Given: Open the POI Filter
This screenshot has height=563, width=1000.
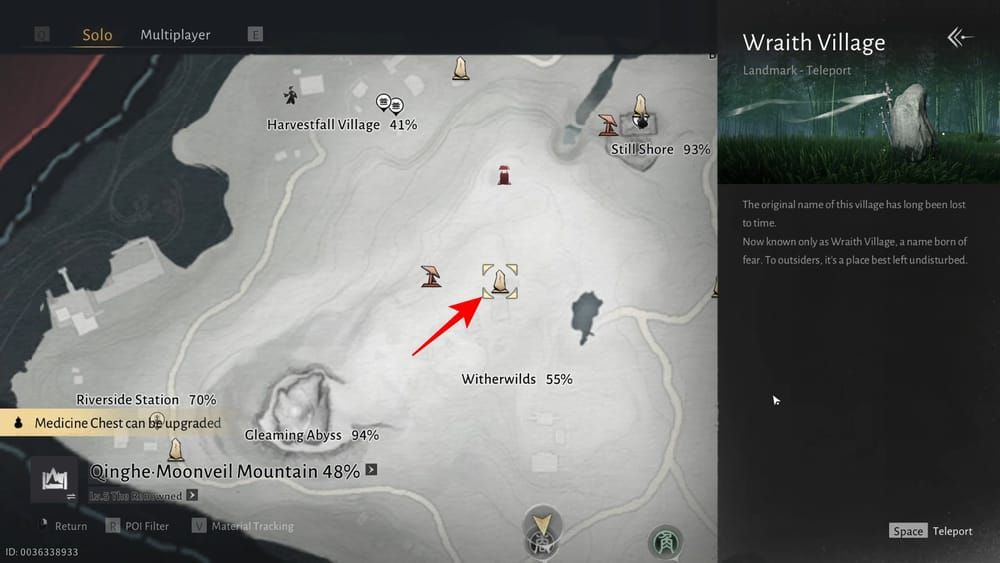Looking at the screenshot, I should click(x=138, y=526).
